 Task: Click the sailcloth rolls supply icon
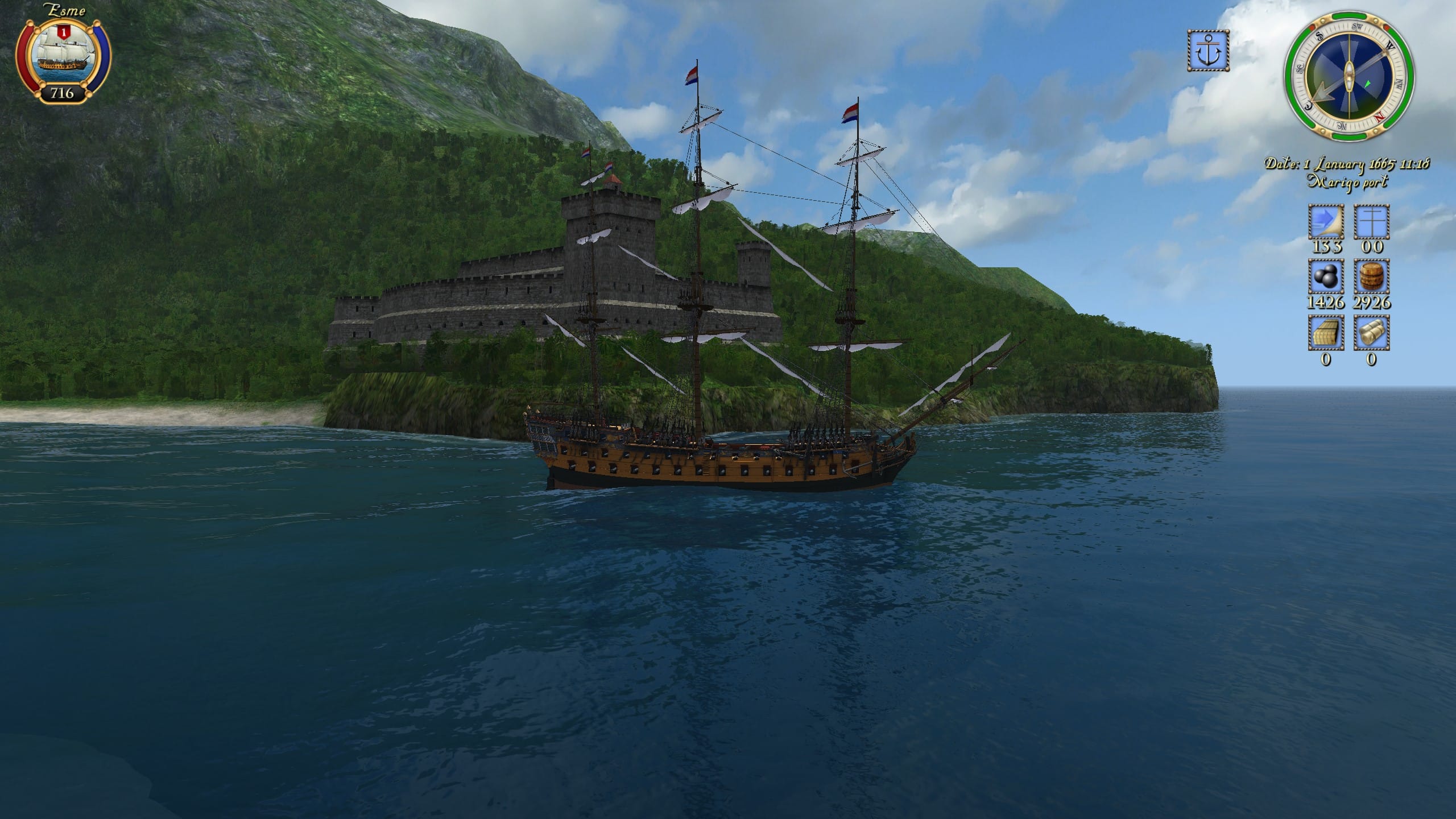pos(1371,333)
